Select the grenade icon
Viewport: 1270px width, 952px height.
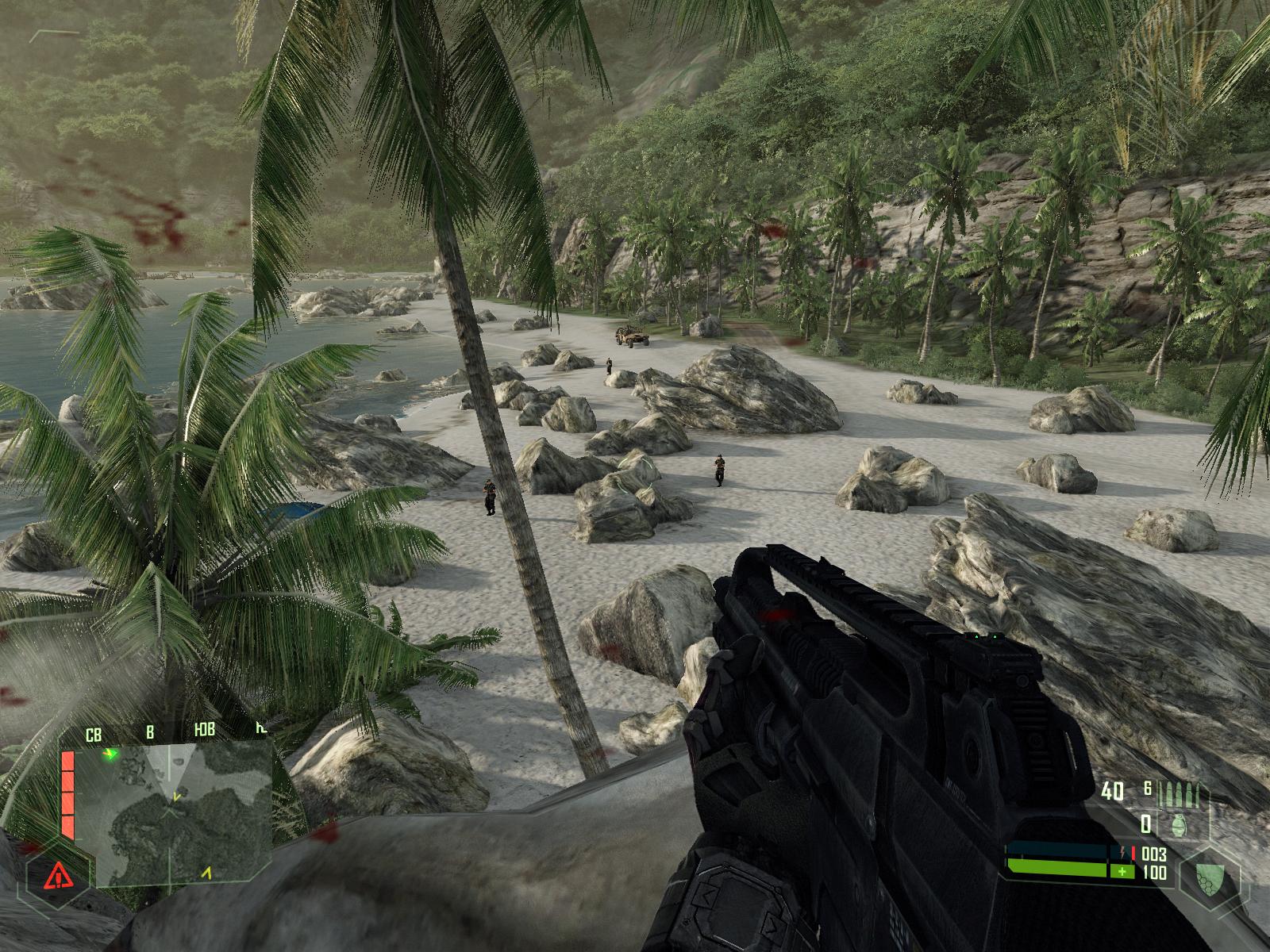[1180, 825]
